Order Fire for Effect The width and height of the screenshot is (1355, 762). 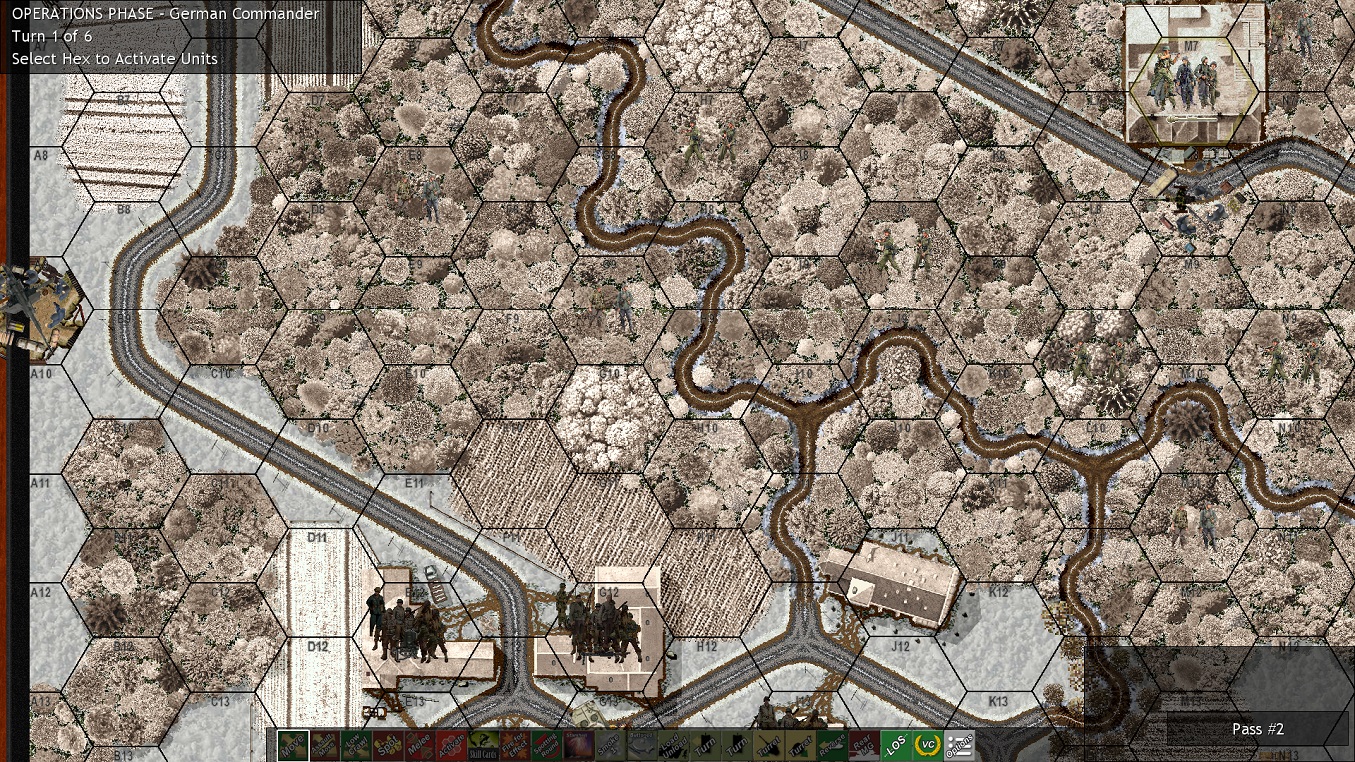pyautogui.click(x=516, y=748)
